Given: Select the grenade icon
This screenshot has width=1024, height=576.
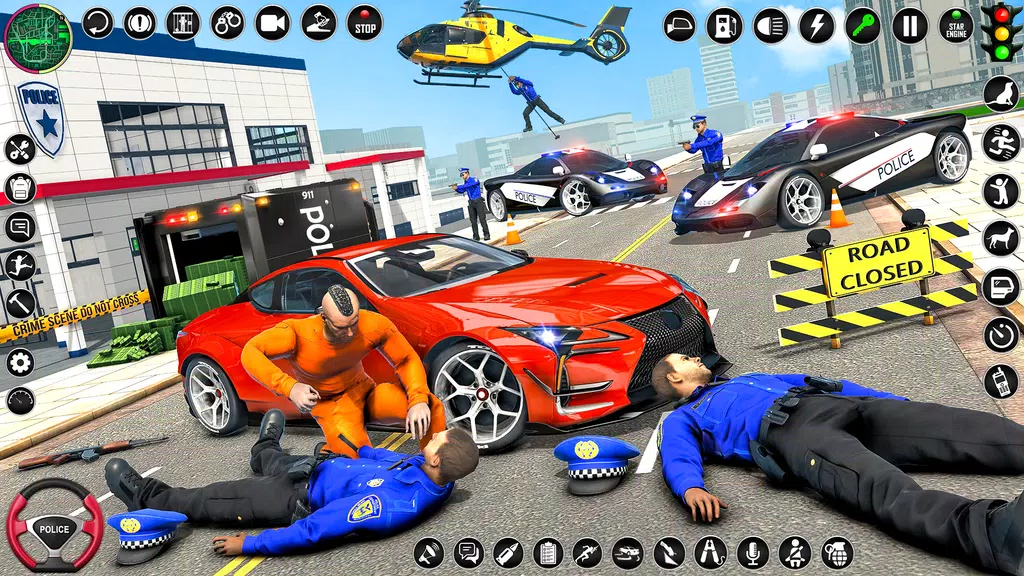Looking at the screenshot, I should pyautogui.click(x=837, y=552).
